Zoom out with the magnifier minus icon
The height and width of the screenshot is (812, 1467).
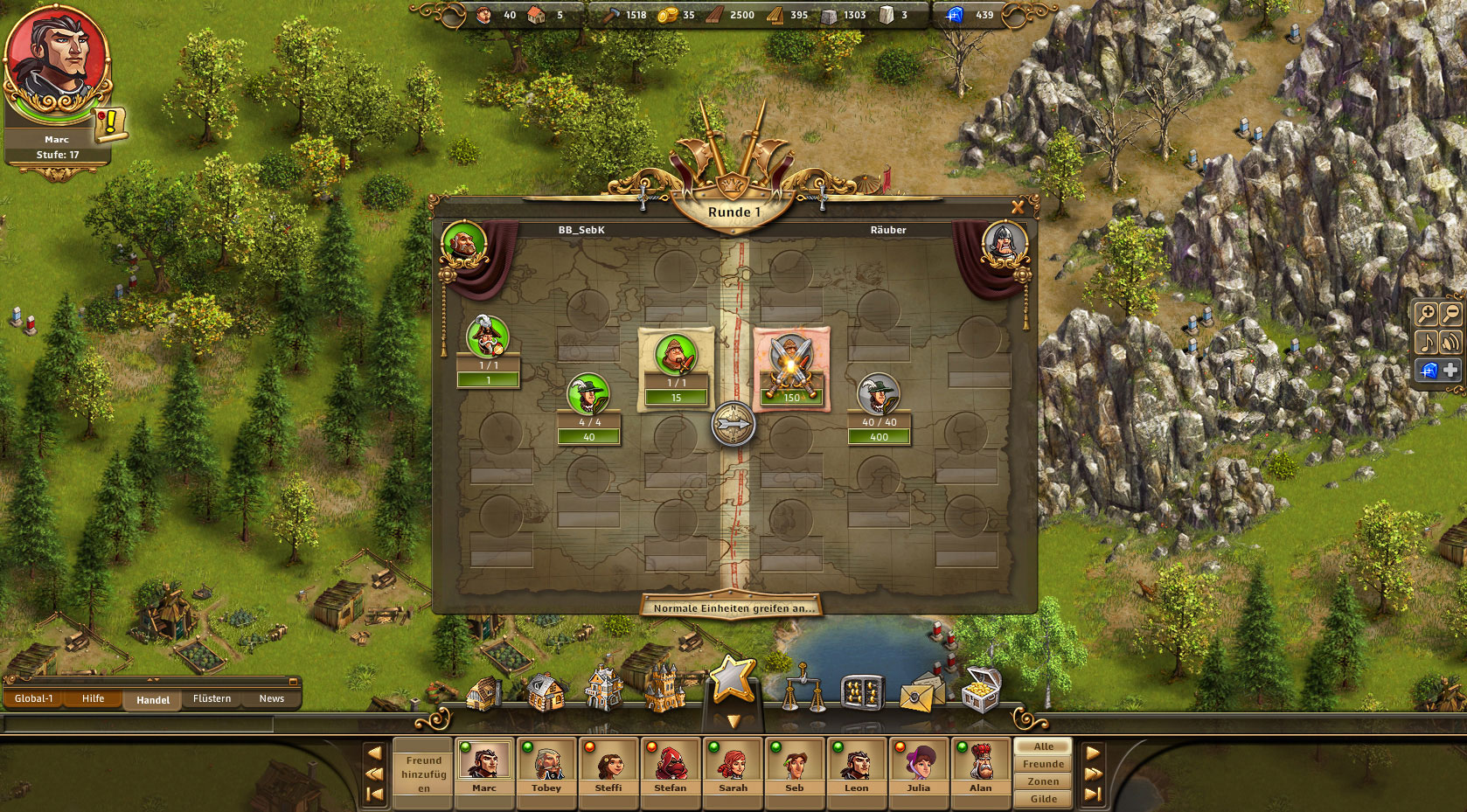(x=1450, y=314)
